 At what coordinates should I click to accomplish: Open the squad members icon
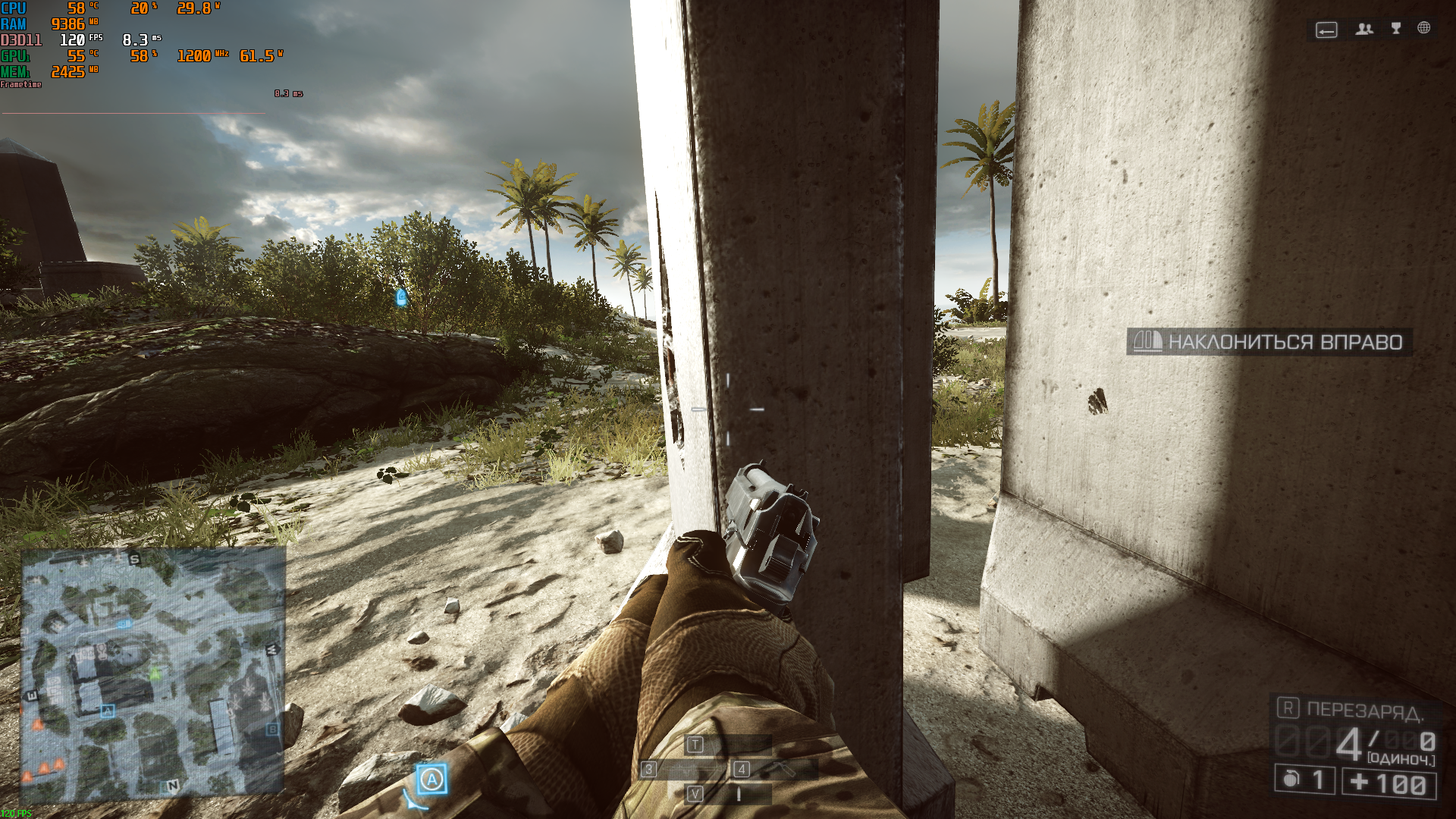pyautogui.click(x=1364, y=29)
